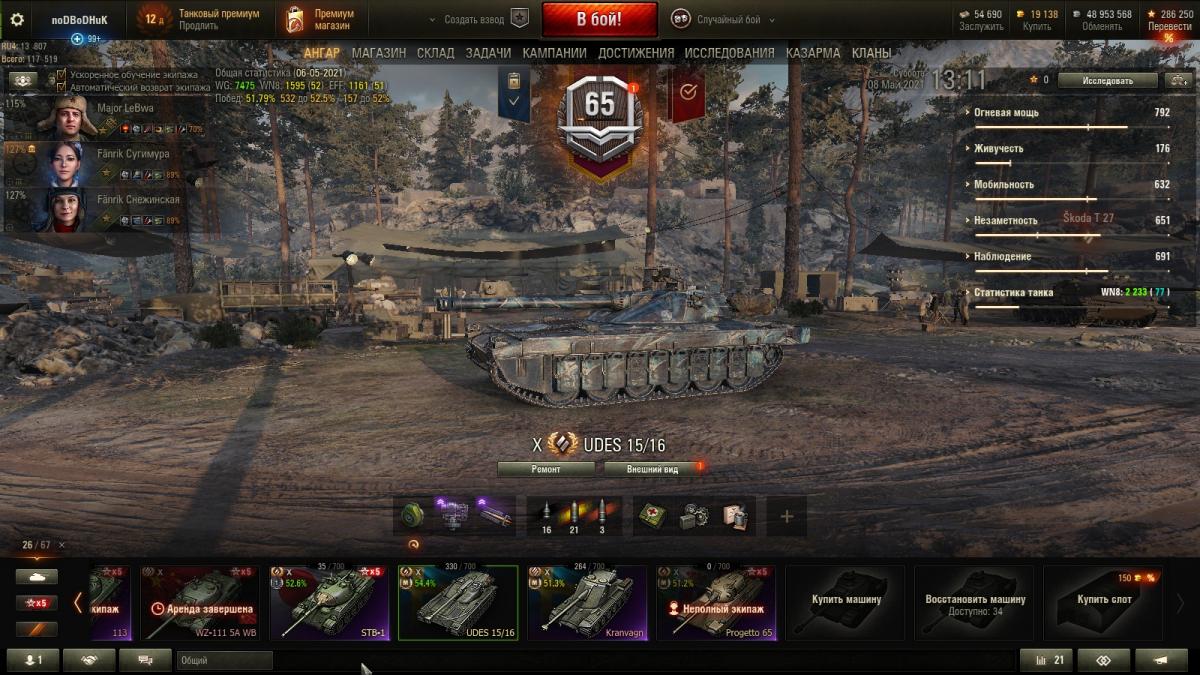This screenshot has width=1200, height=675.
Task: Select the Kranvagn tank in carousel
Action: coord(587,602)
